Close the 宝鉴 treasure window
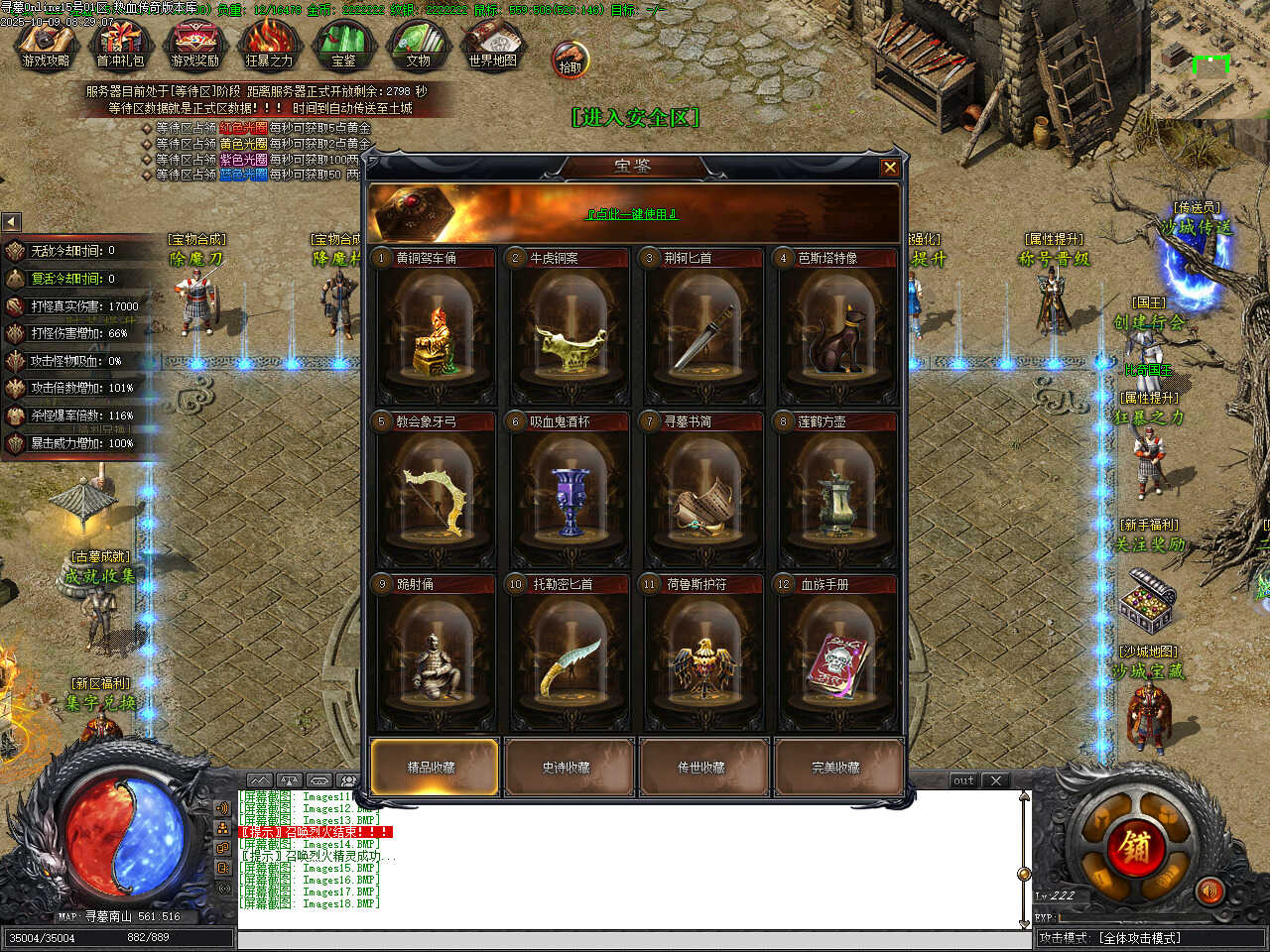The width and height of the screenshot is (1270, 952). [x=890, y=168]
